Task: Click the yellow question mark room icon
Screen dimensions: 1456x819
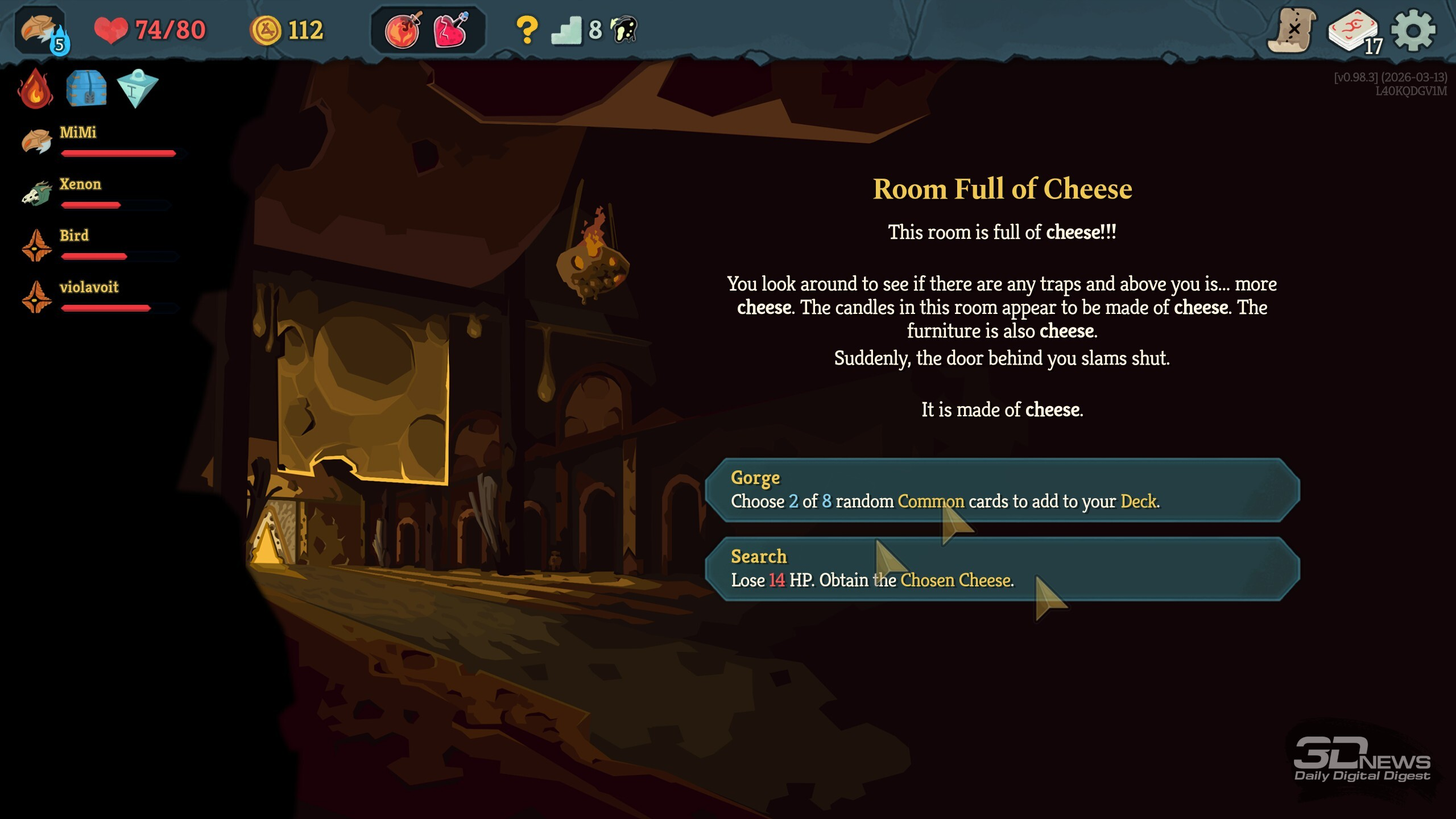Action: (527, 31)
